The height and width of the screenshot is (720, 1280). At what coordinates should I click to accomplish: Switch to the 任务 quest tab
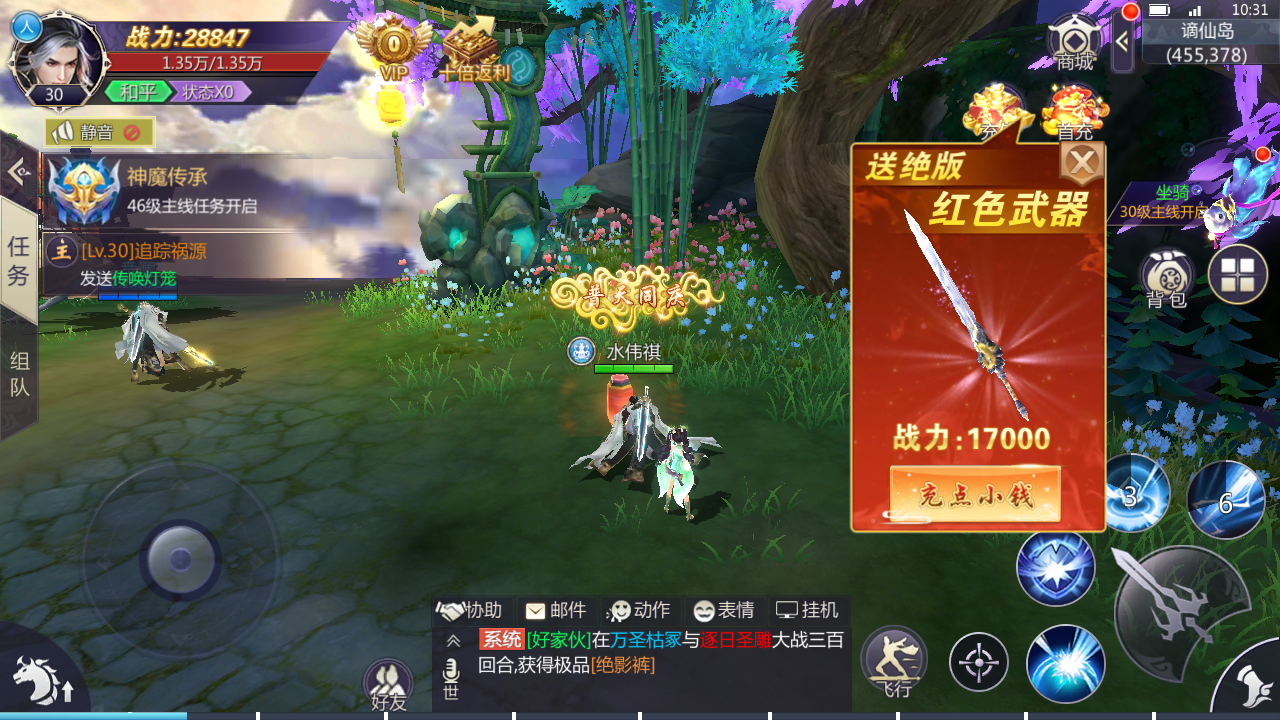18,260
